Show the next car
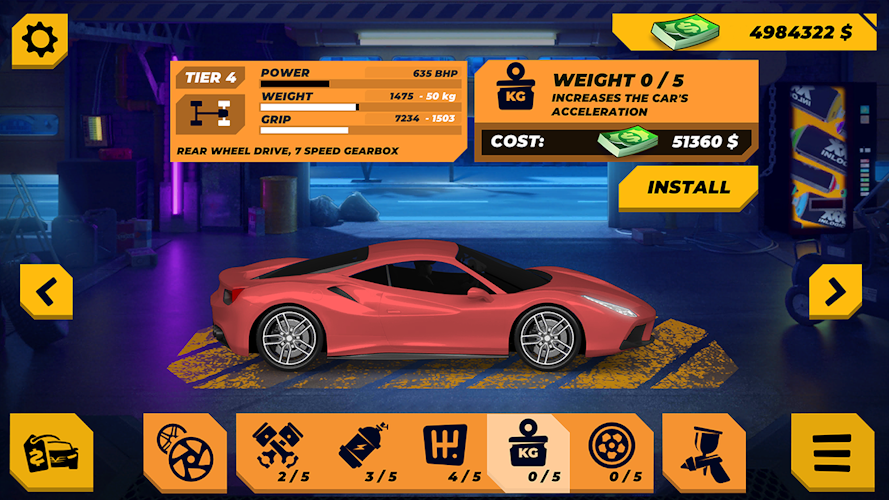The height and width of the screenshot is (500, 889). tap(834, 292)
